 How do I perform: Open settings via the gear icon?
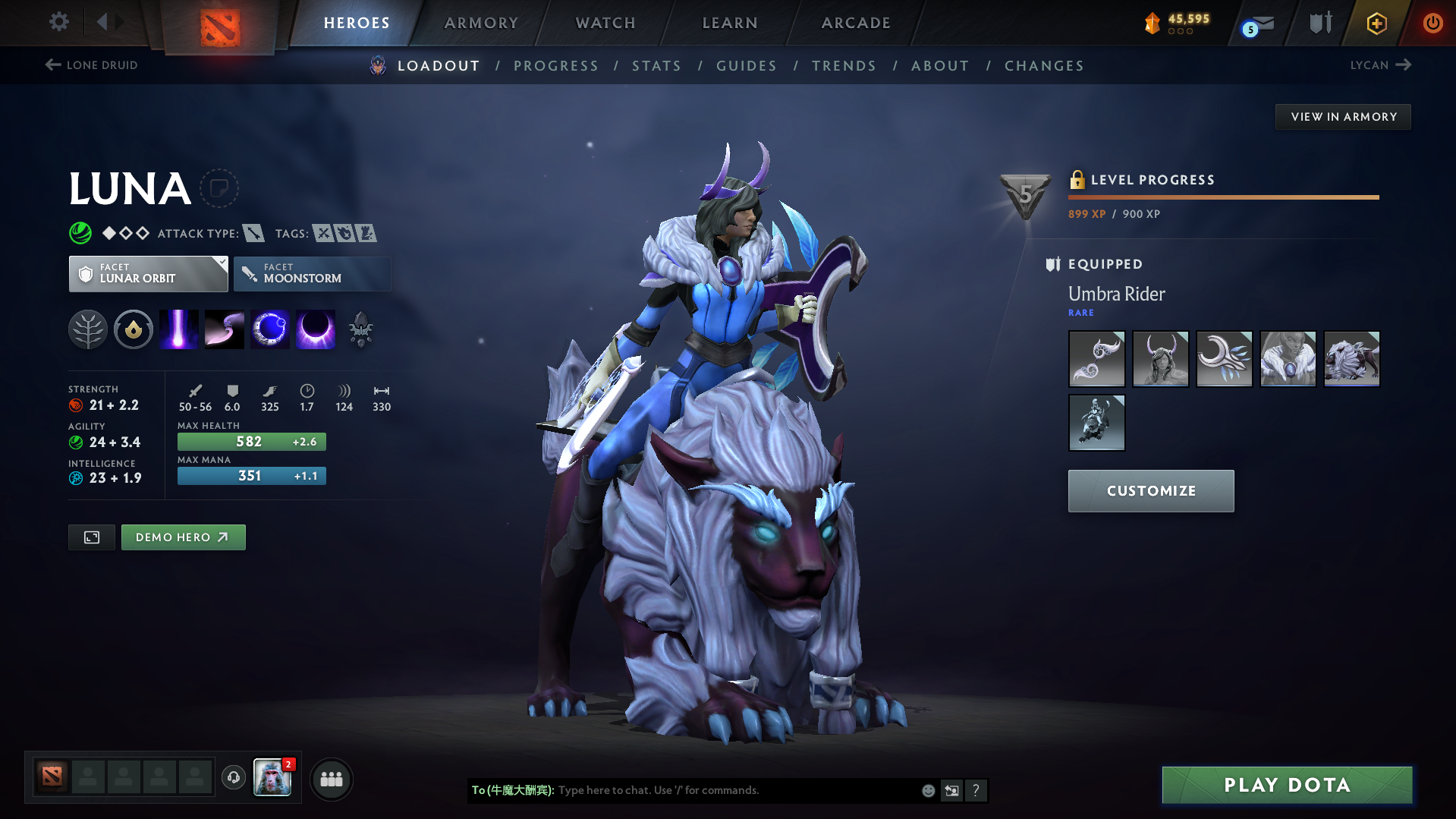(58, 22)
